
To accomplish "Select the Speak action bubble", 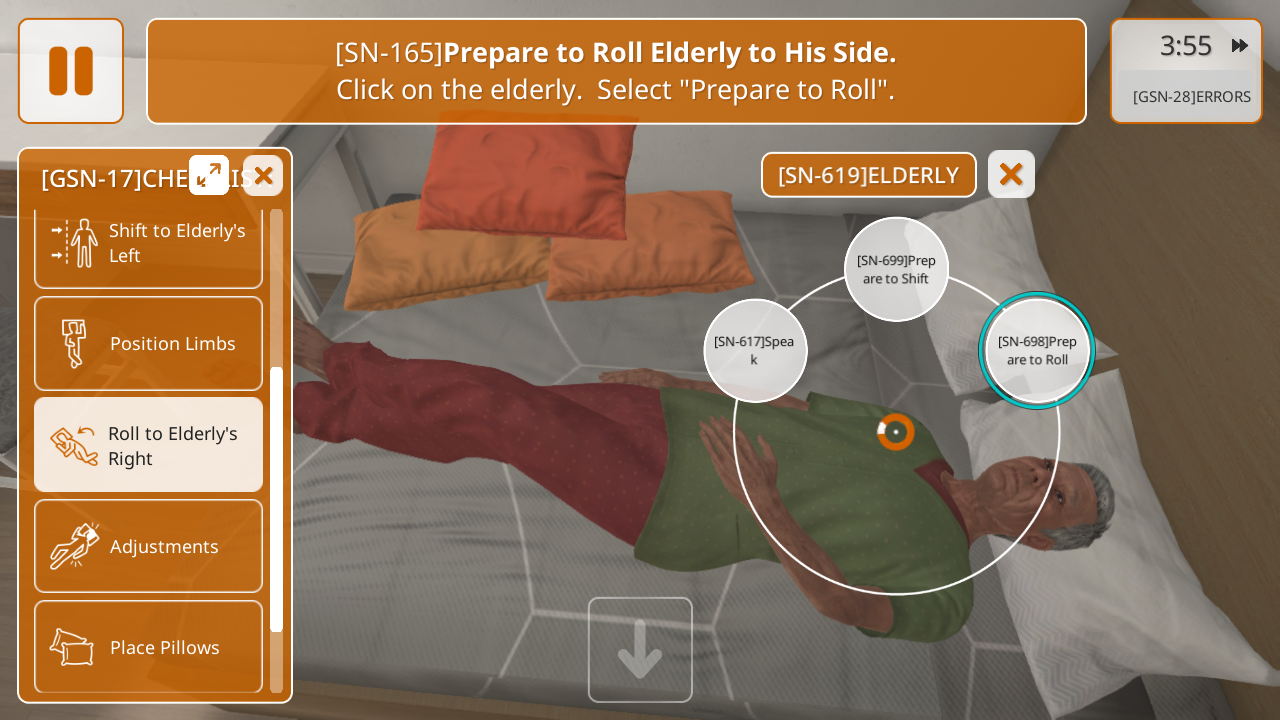I will click(755, 350).
